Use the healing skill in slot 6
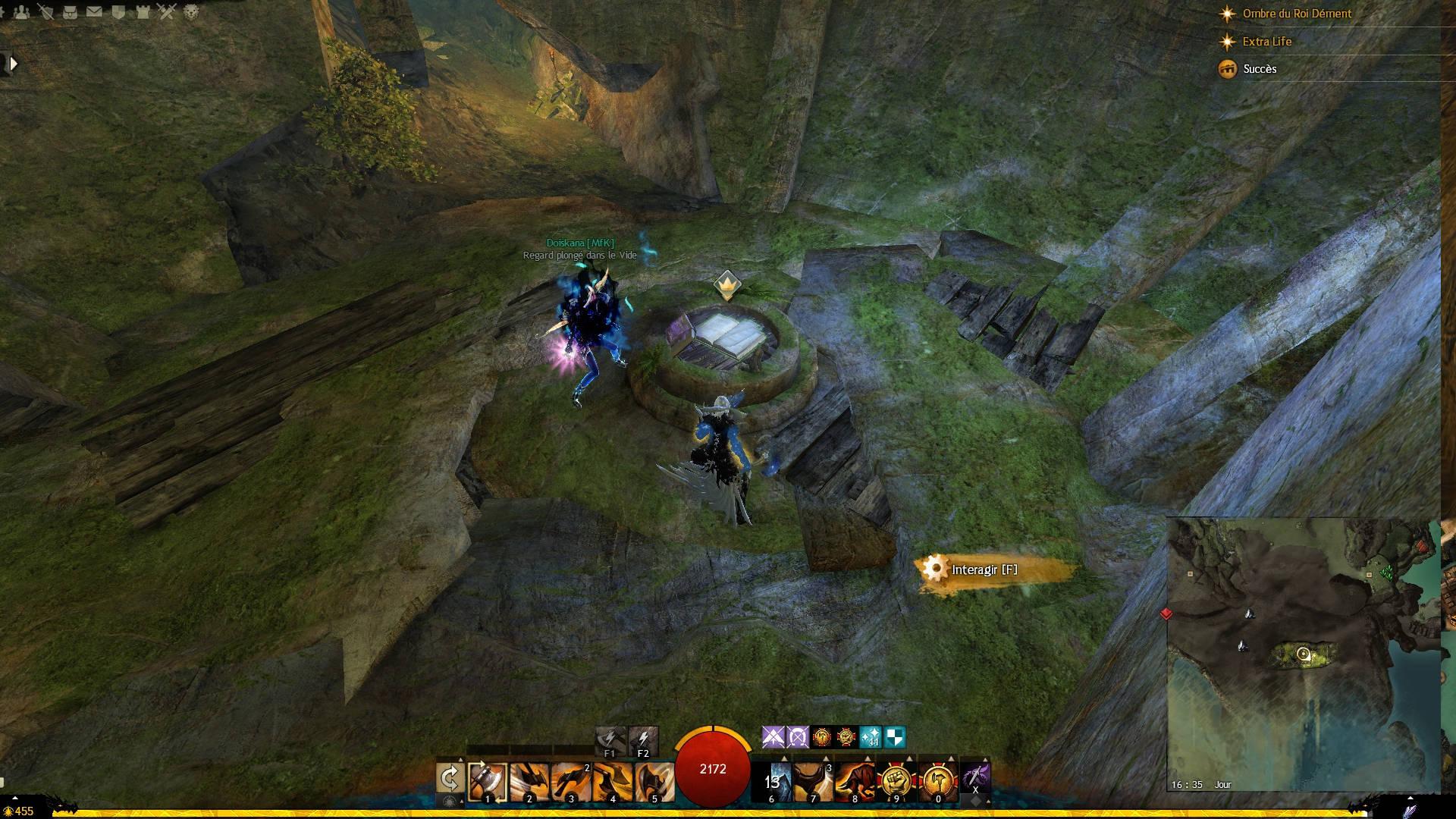The width and height of the screenshot is (1456, 819). point(772,781)
